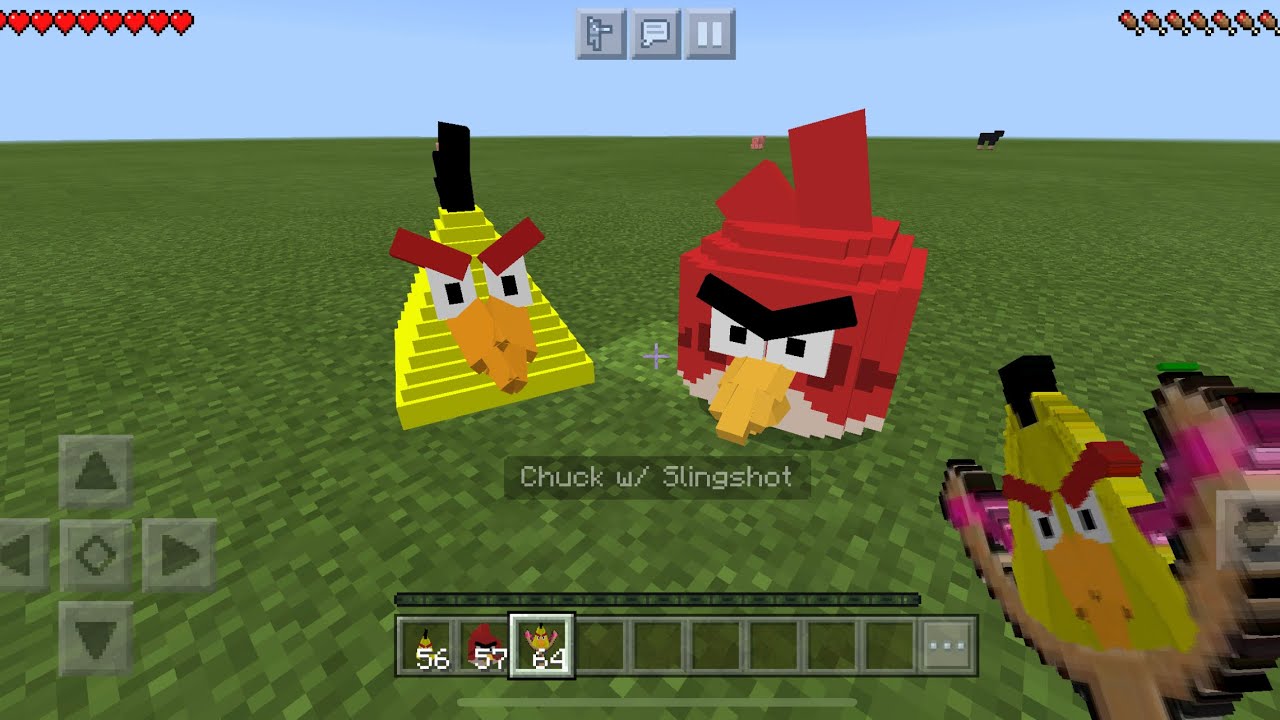Click the Chuck w/ Slingshot item name label

coord(655,478)
